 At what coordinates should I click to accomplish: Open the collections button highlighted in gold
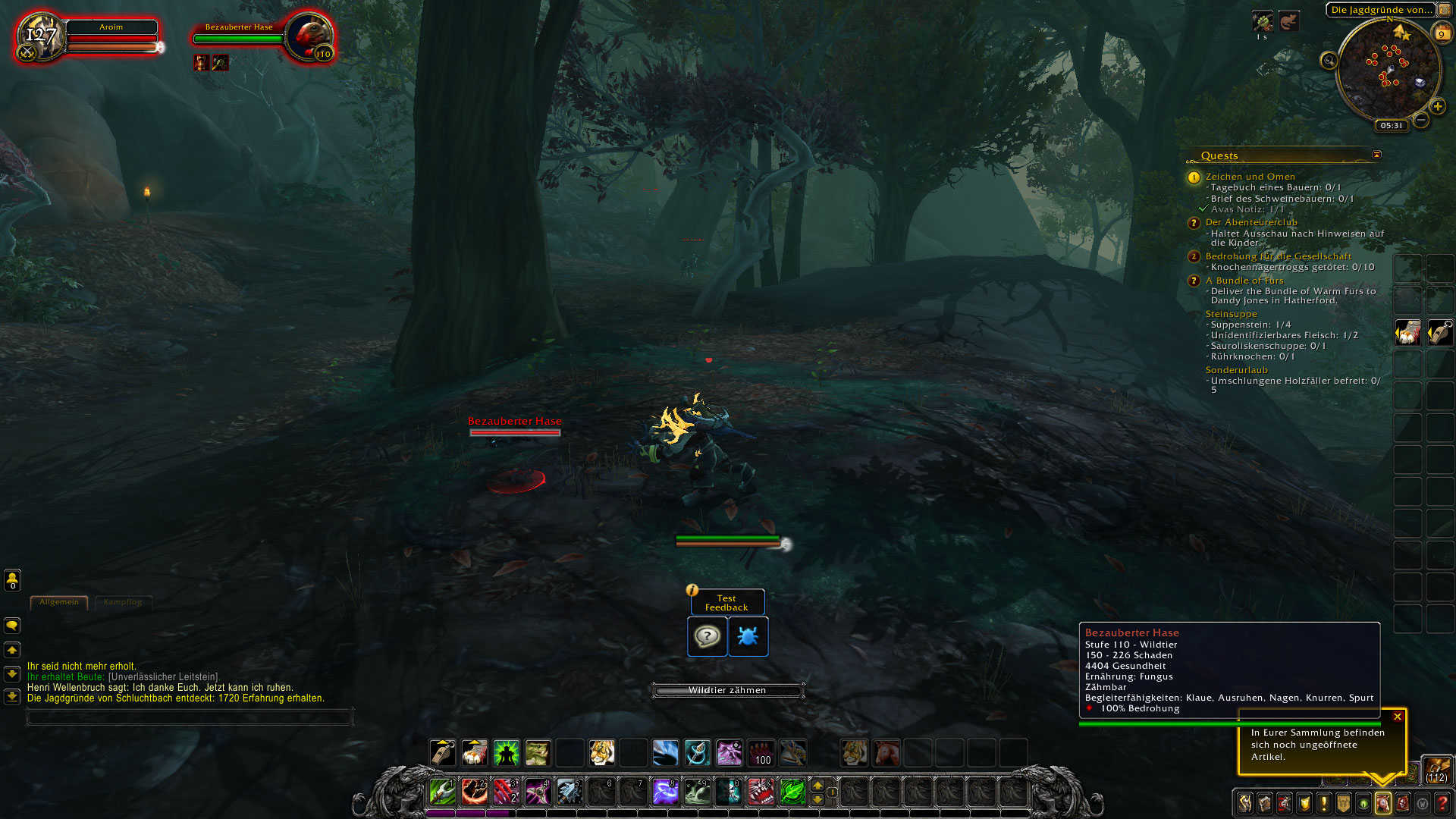click(x=1382, y=803)
